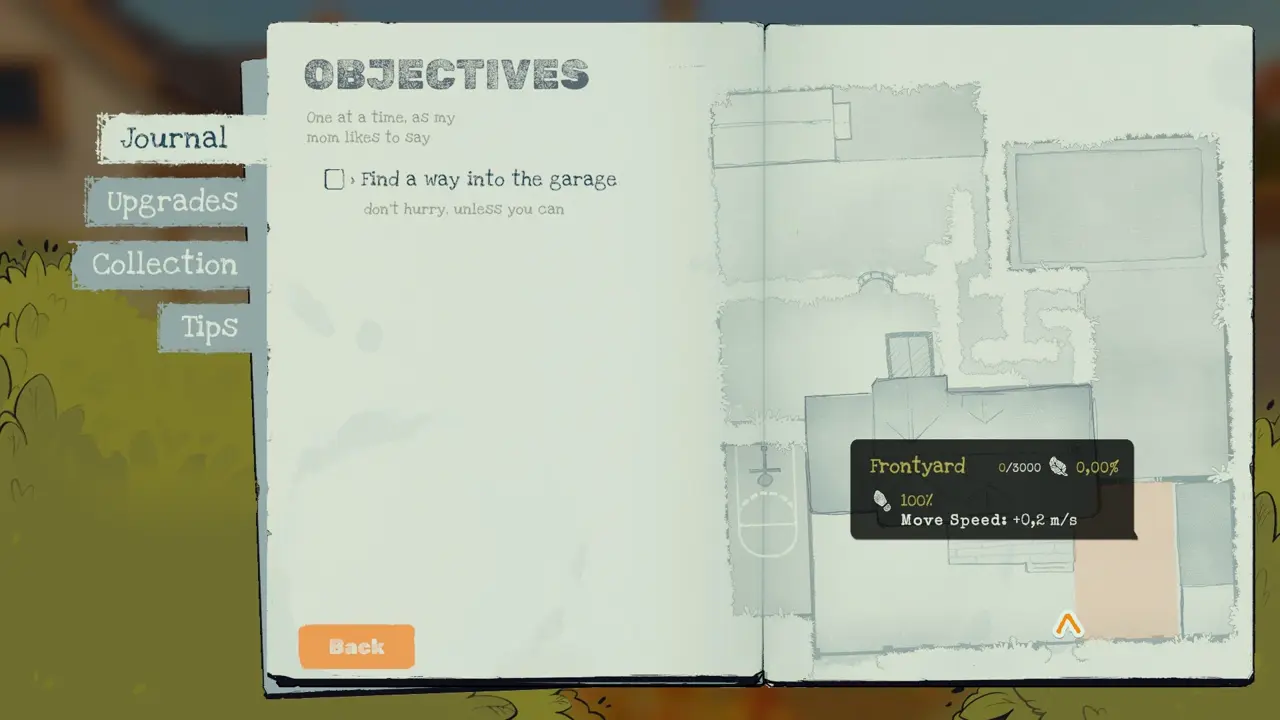Viewport: 1280px width, 720px height.
Task: Click the orange player position arrow on map
Action: pos(1068,625)
